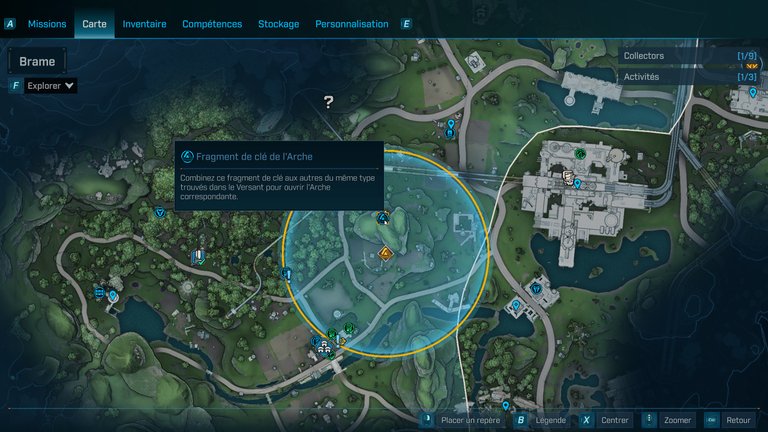
Task: Open the Inventaire tab
Action: pyautogui.click(x=145, y=24)
